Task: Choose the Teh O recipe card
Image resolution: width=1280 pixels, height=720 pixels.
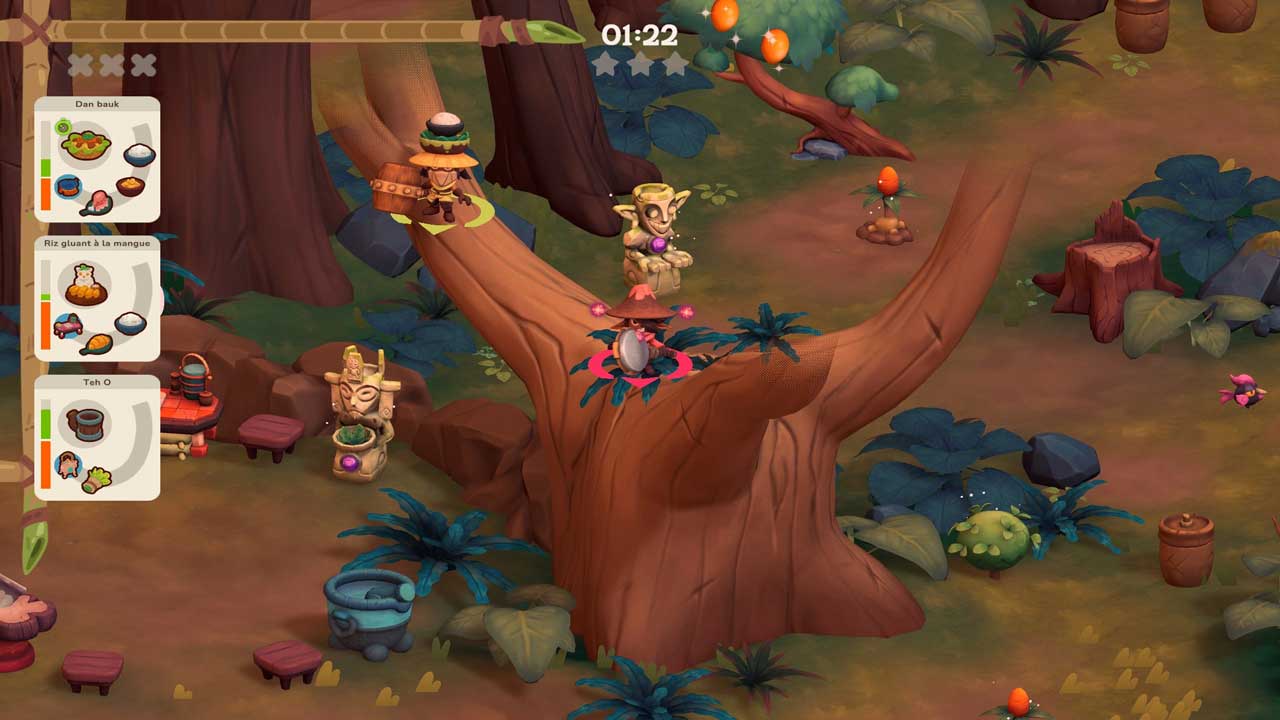Action: [97, 437]
